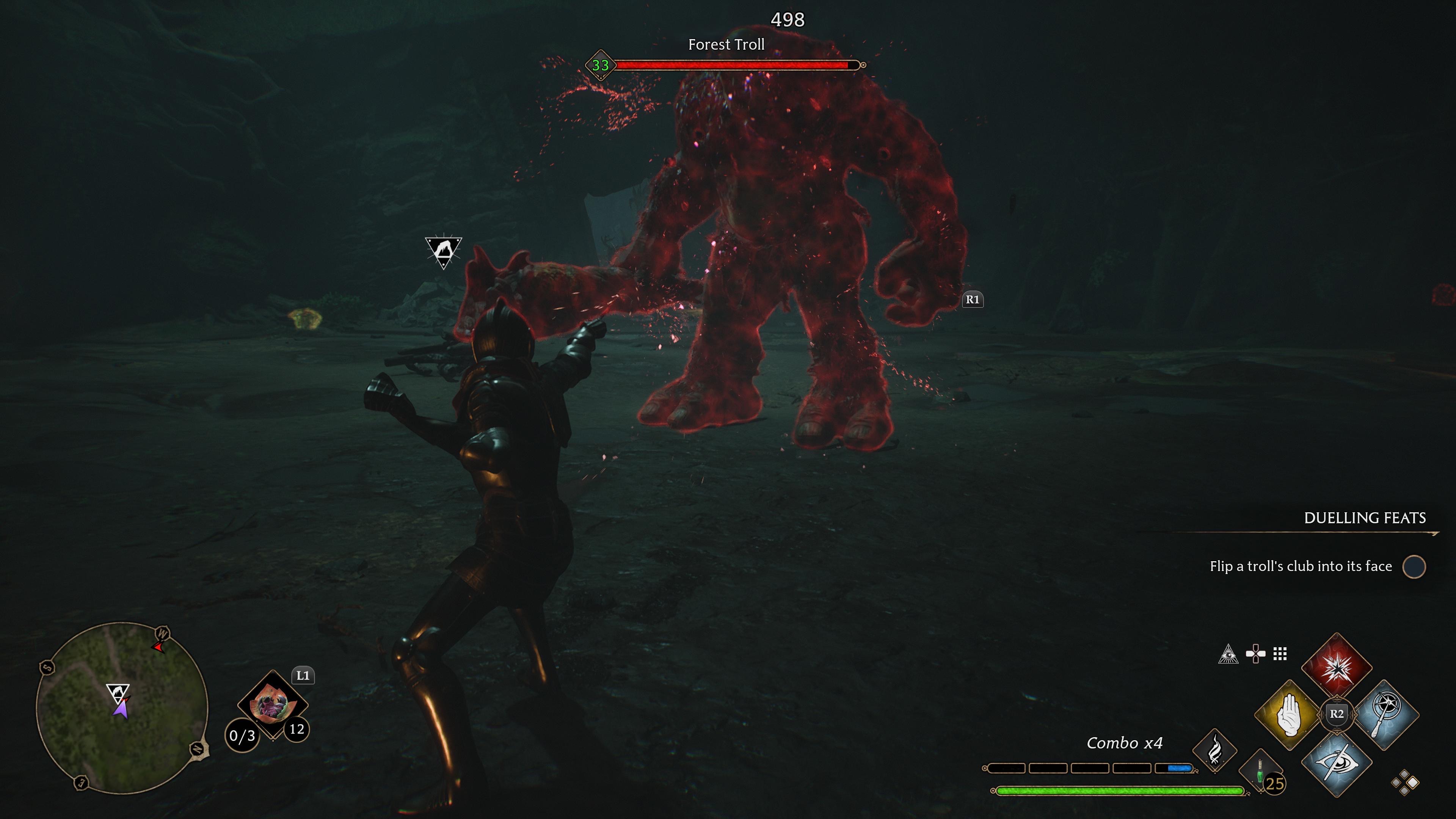1456x819 pixels.
Task: Click the Revelio eye triangle icon
Action: coord(1228,654)
